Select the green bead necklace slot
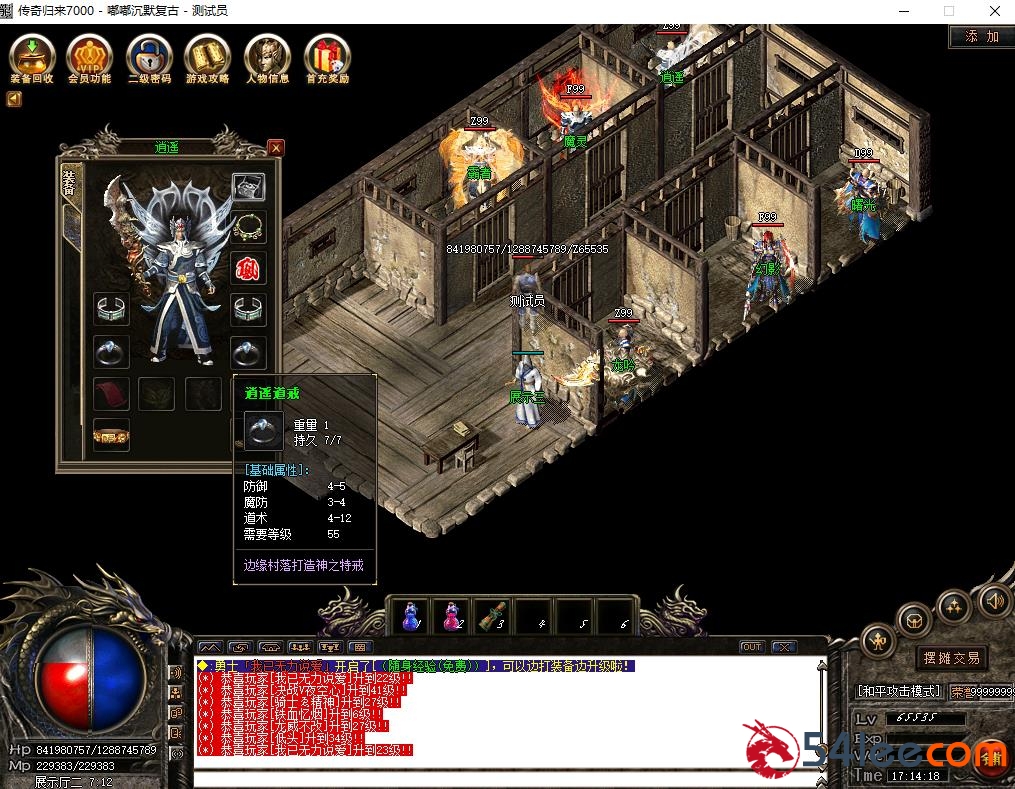Screen dimensions: 1015x789 tap(249, 227)
